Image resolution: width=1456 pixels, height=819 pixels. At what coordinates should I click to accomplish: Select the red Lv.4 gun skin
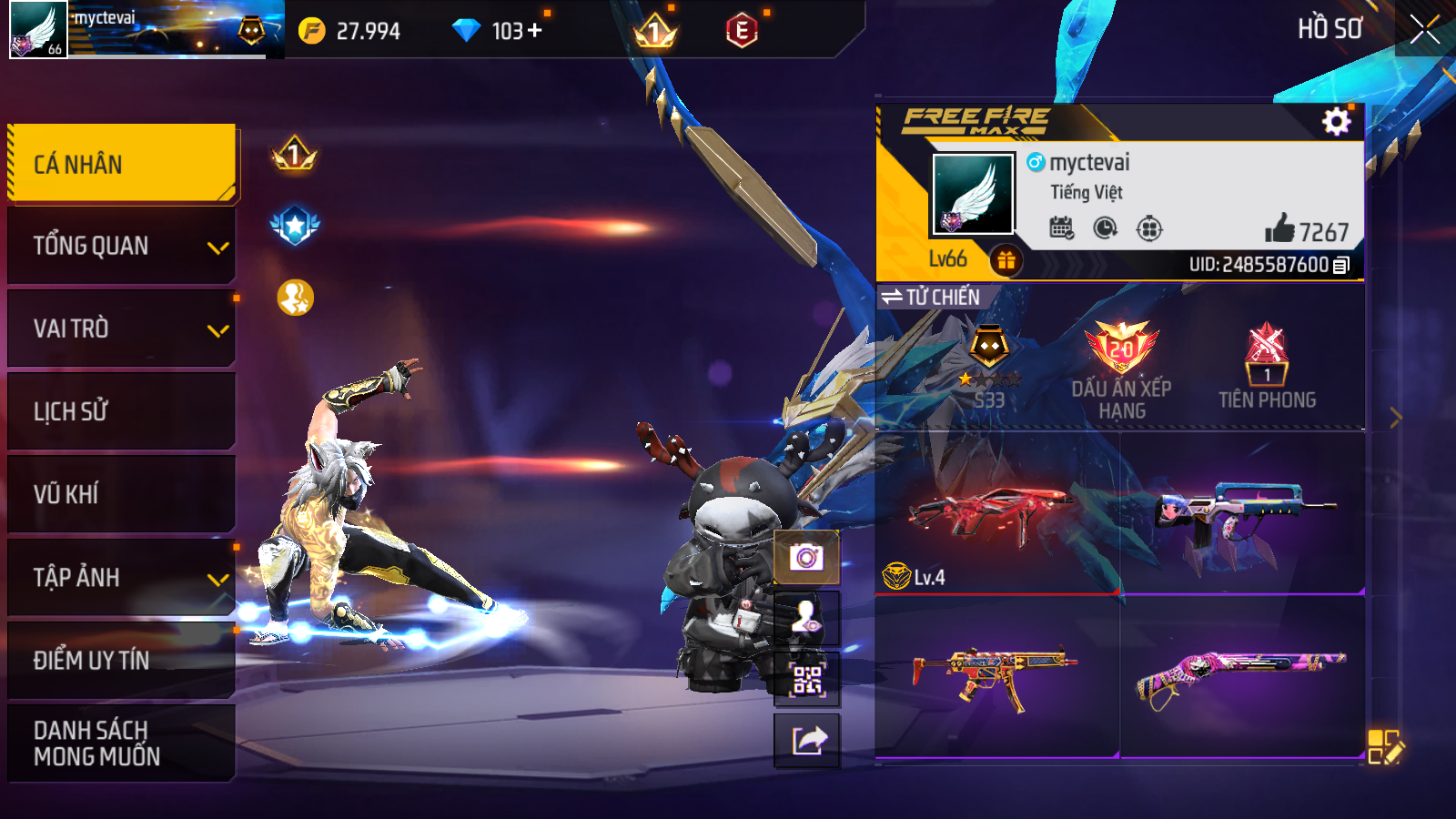pyautogui.click(x=996, y=514)
